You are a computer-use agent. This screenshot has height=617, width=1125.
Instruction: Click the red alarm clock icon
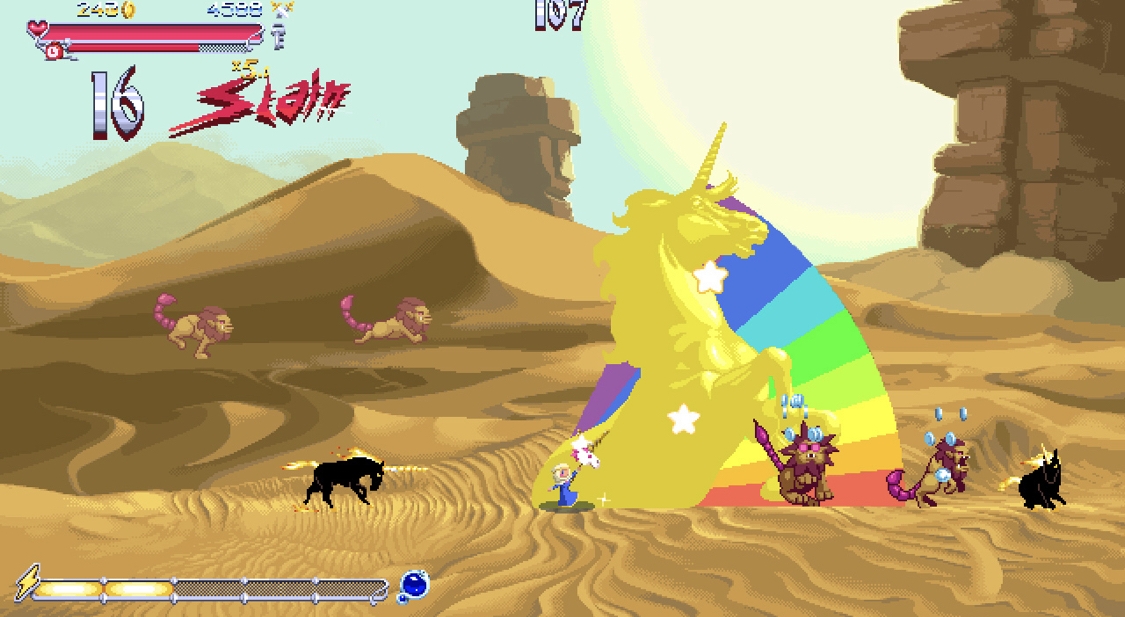click(x=53, y=50)
